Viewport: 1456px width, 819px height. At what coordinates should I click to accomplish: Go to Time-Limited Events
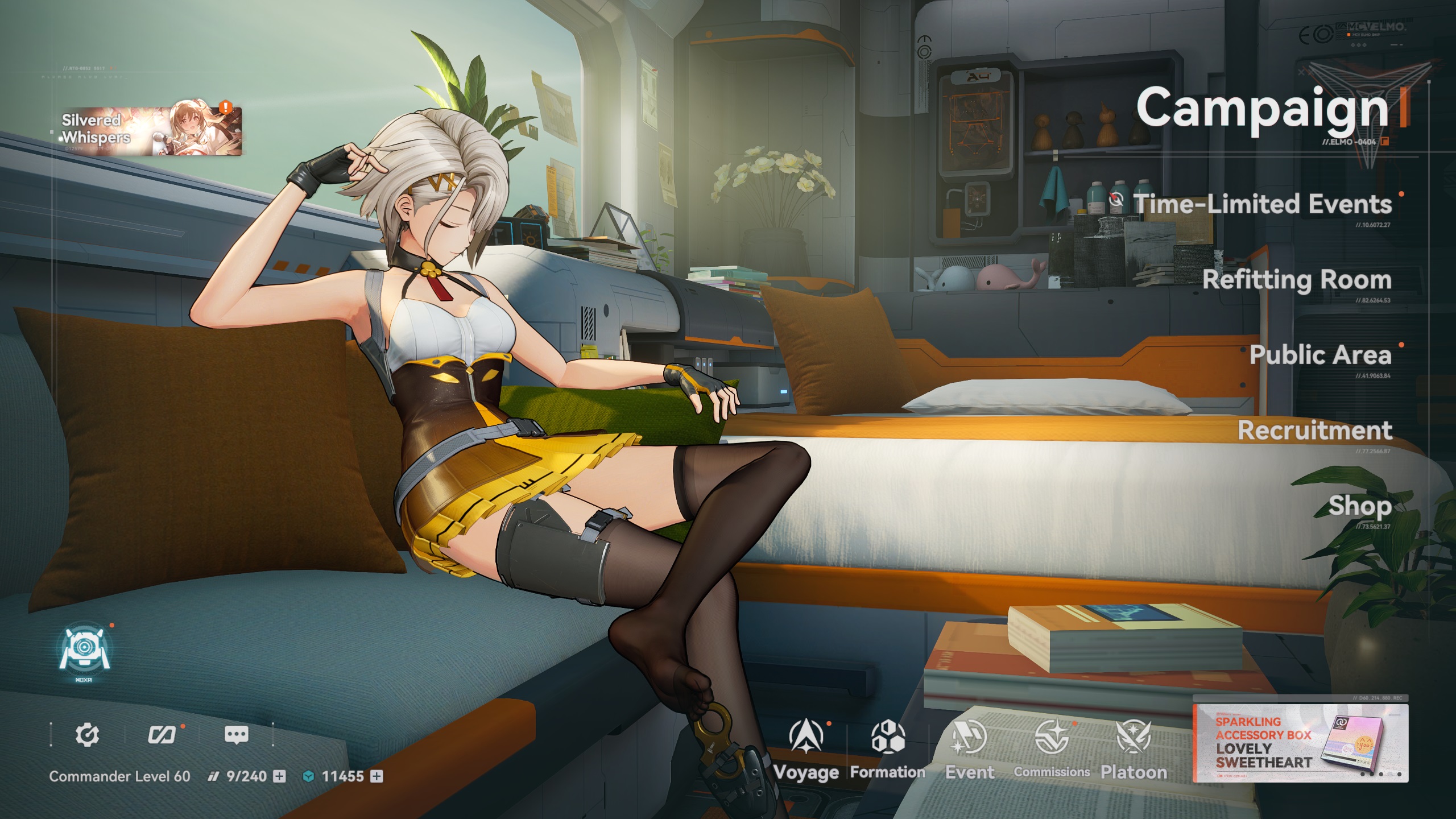point(1261,204)
